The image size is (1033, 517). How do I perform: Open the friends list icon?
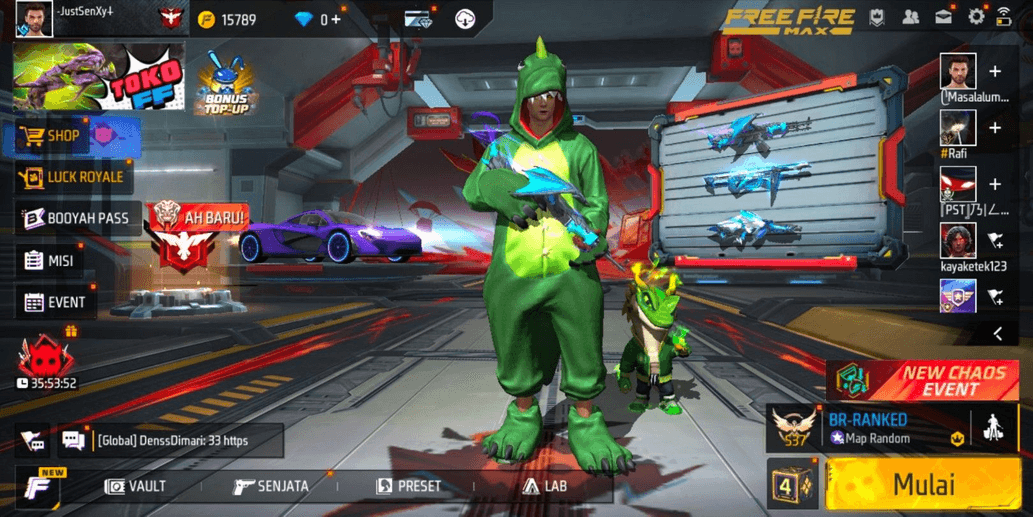tap(911, 17)
